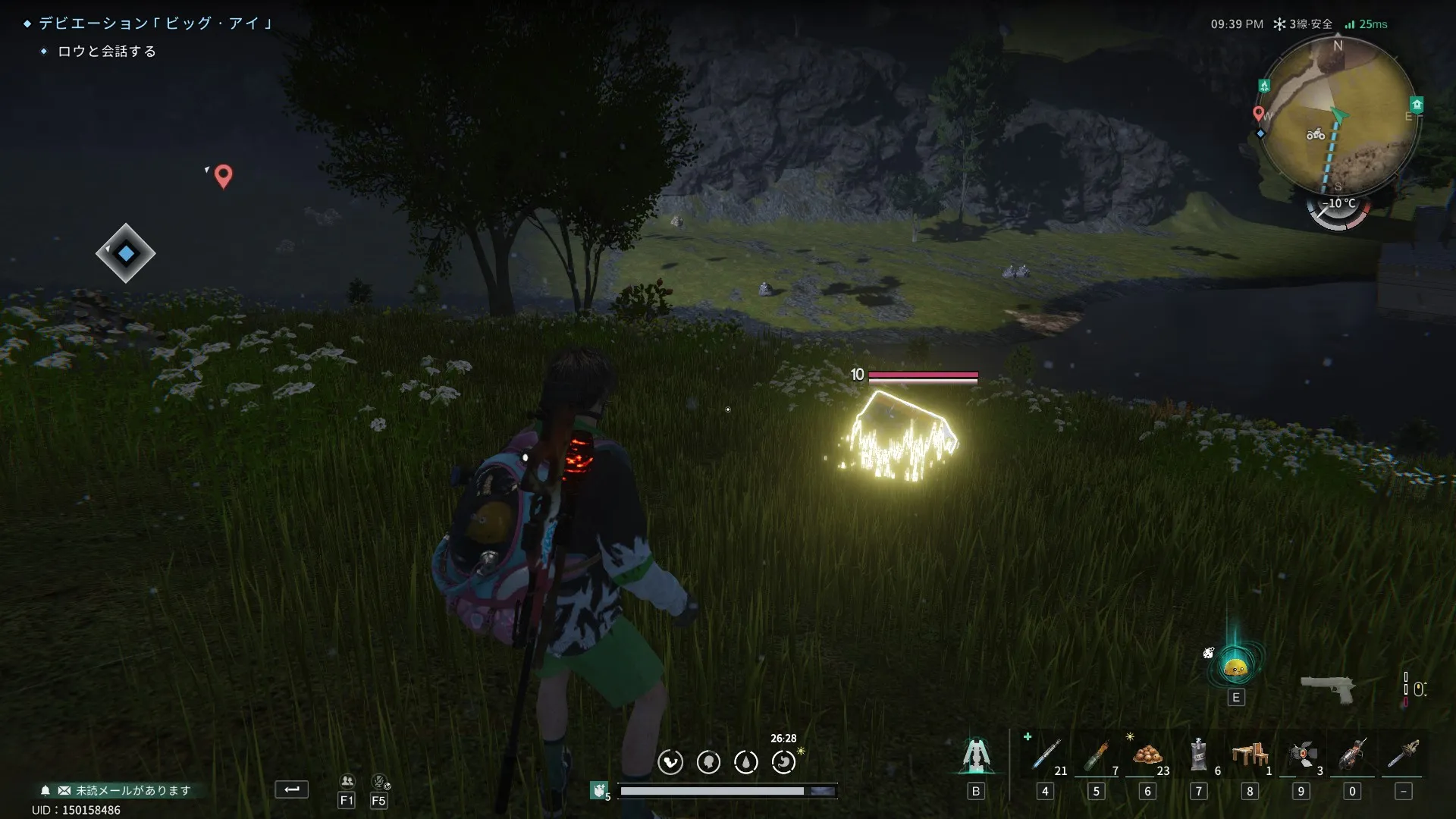Viewport: 1456px width, 819px height.
Task: Click the pistol weapon icon
Action: pyautogui.click(x=1327, y=689)
